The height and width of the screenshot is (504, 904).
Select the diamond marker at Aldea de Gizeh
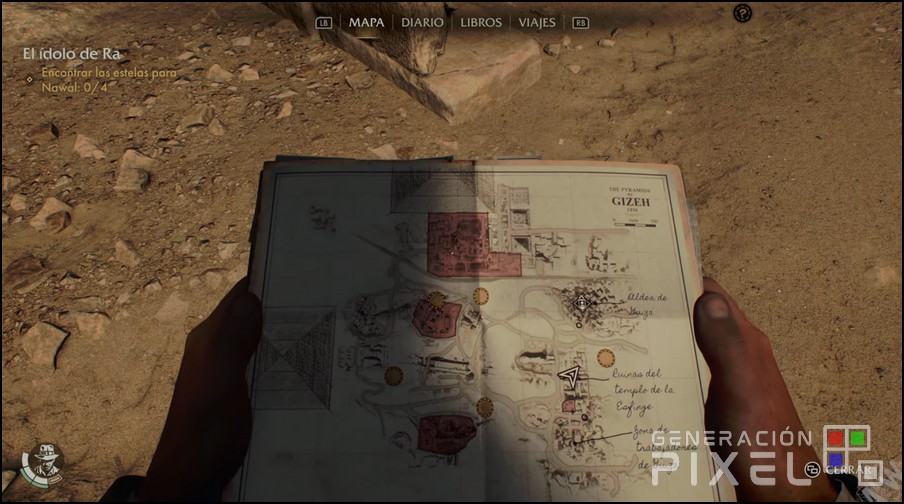(x=582, y=301)
